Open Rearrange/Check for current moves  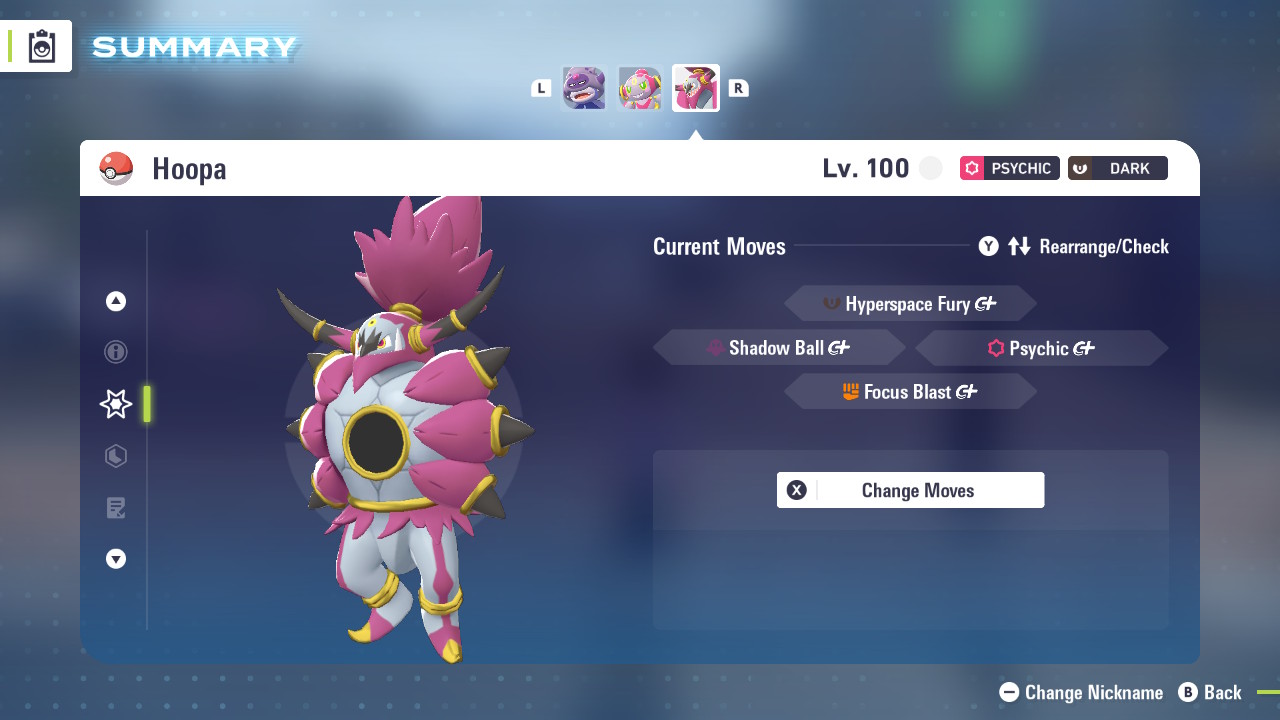point(1074,246)
